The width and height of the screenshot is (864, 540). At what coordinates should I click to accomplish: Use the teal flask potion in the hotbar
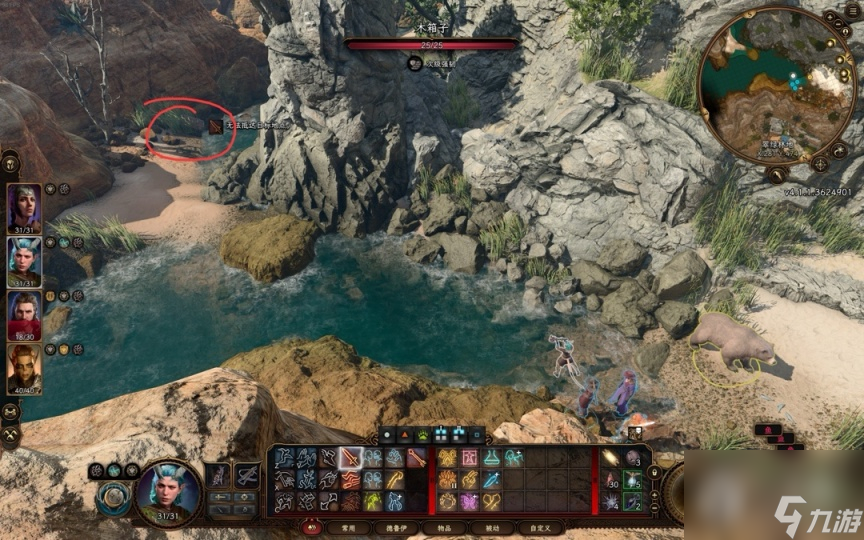[x=491, y=458]
